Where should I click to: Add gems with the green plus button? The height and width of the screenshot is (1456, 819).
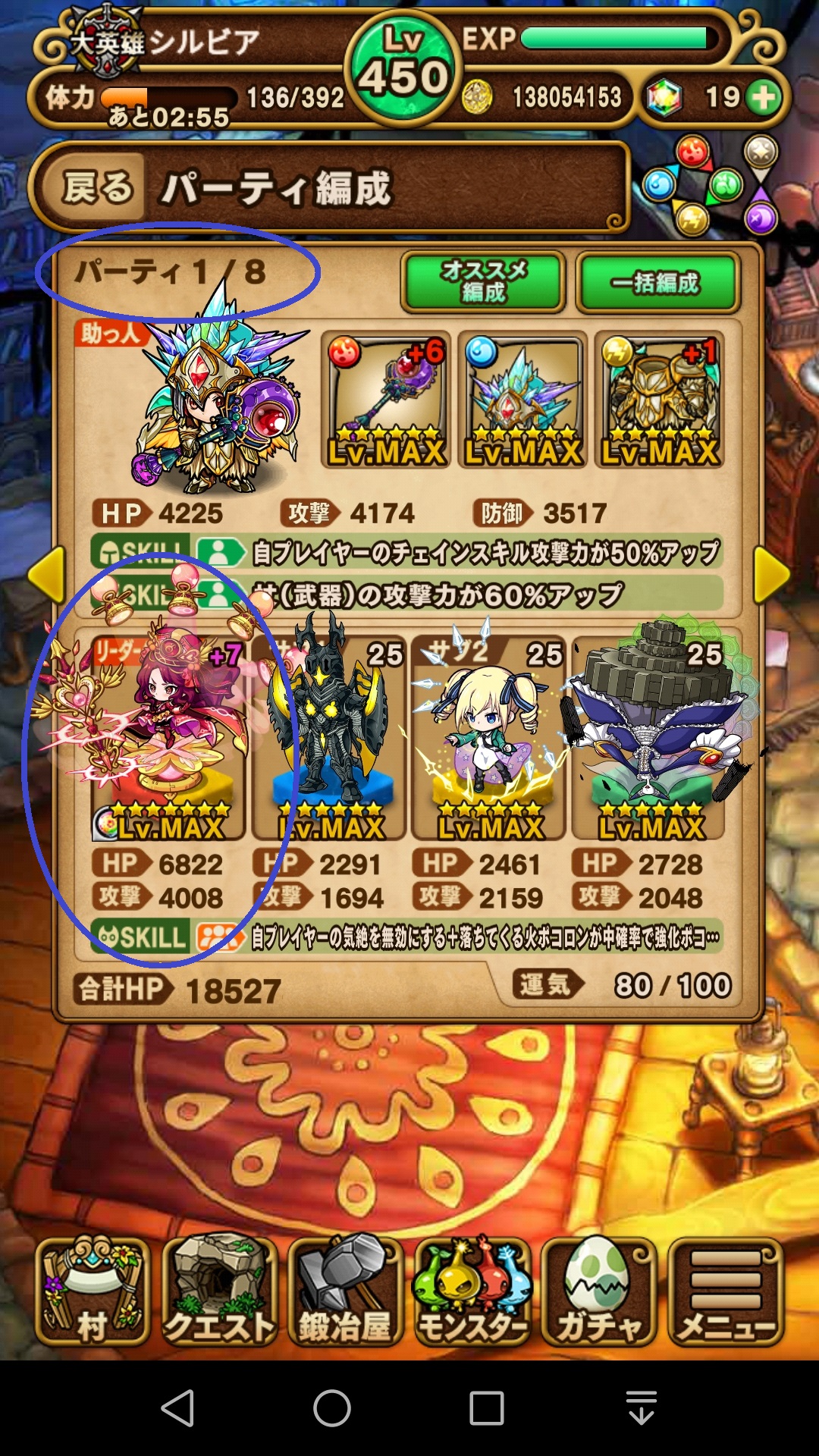pyautogui.click(x=764, y=97)
